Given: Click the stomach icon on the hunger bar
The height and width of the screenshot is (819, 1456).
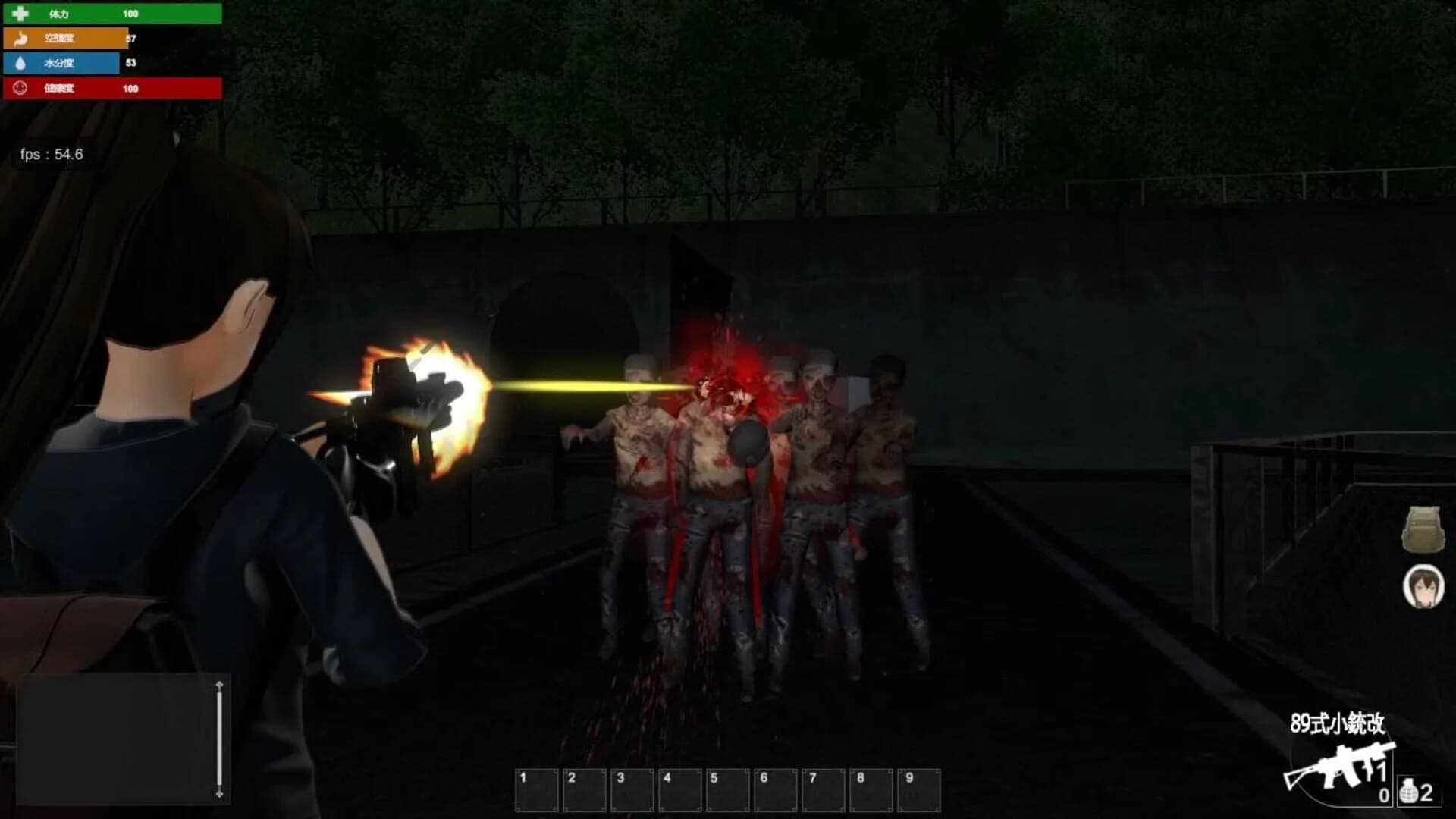Looking at the screenshot, I should coord(20,38).
